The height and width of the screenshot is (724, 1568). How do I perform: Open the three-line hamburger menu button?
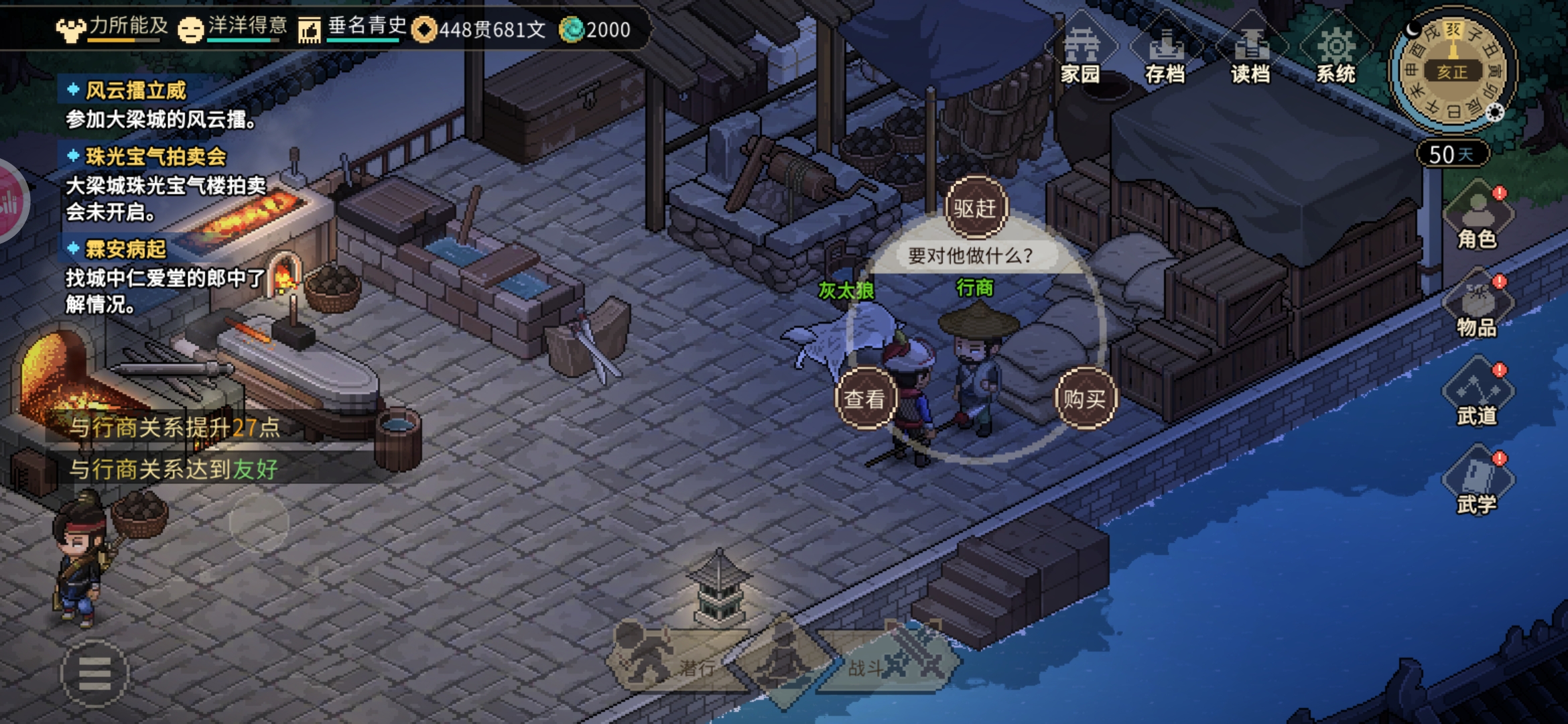pos(94,674)
